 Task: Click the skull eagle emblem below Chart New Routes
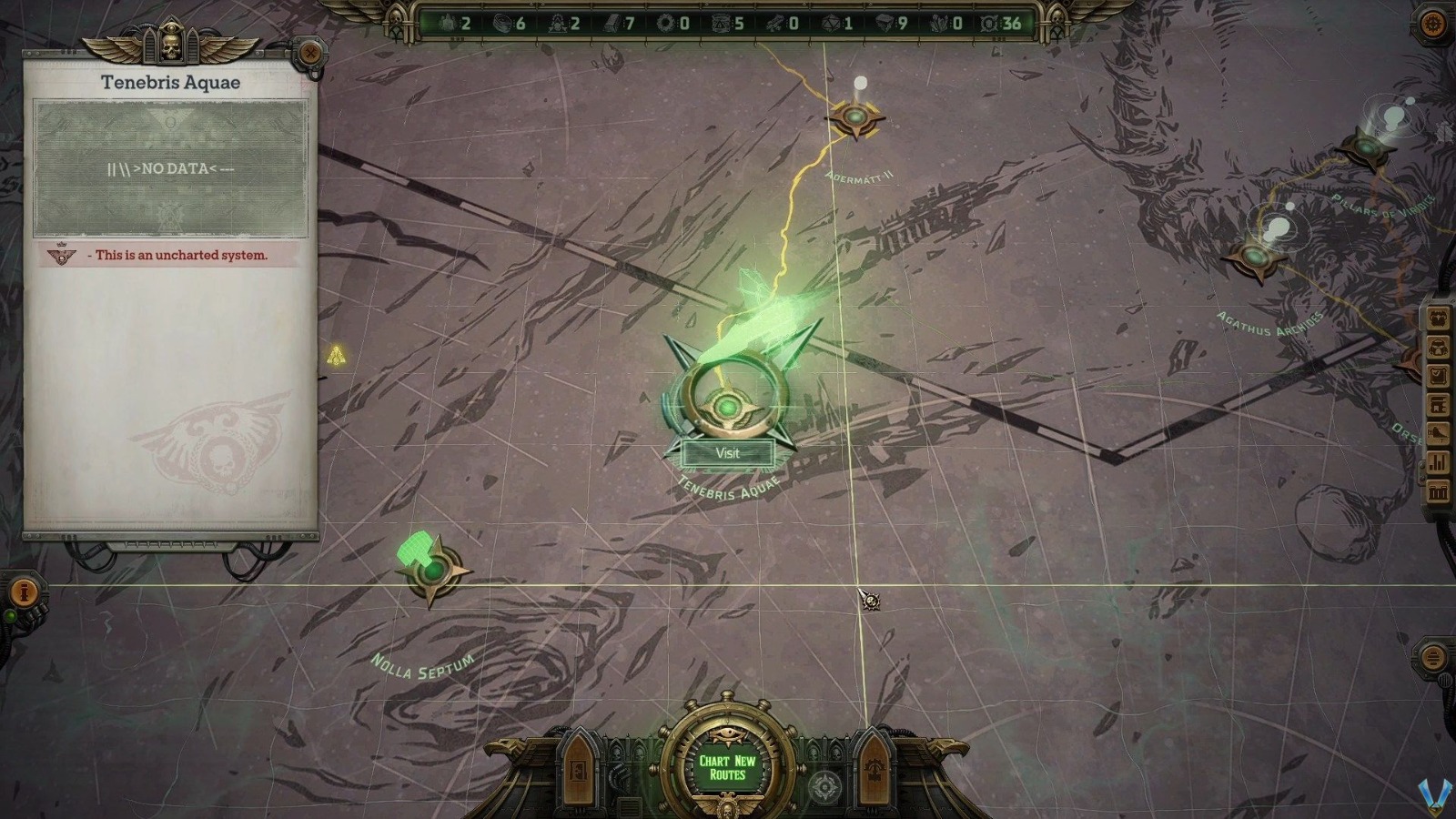click(x=728, y=806)
